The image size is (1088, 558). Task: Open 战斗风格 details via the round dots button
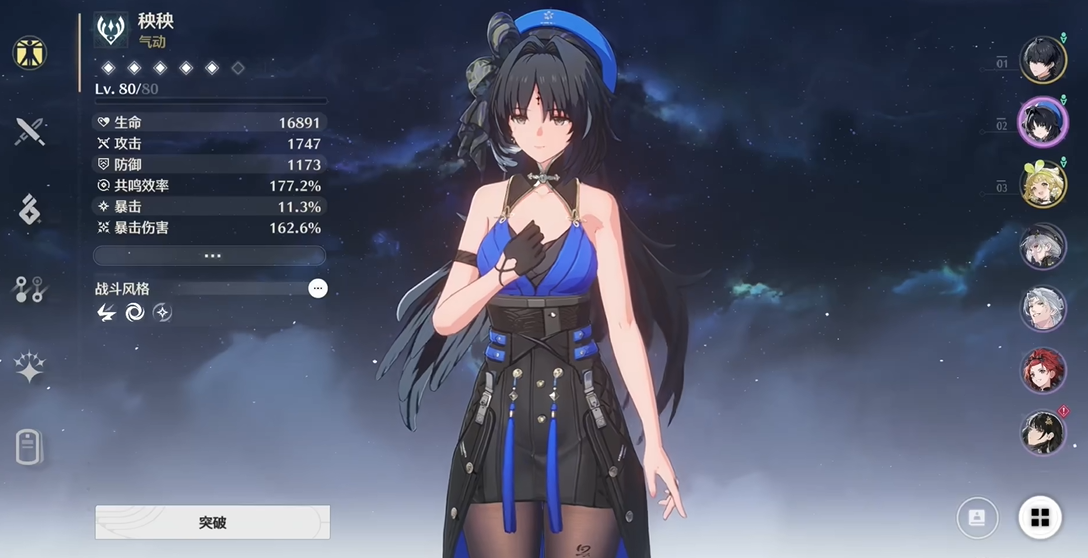[318, 289]
